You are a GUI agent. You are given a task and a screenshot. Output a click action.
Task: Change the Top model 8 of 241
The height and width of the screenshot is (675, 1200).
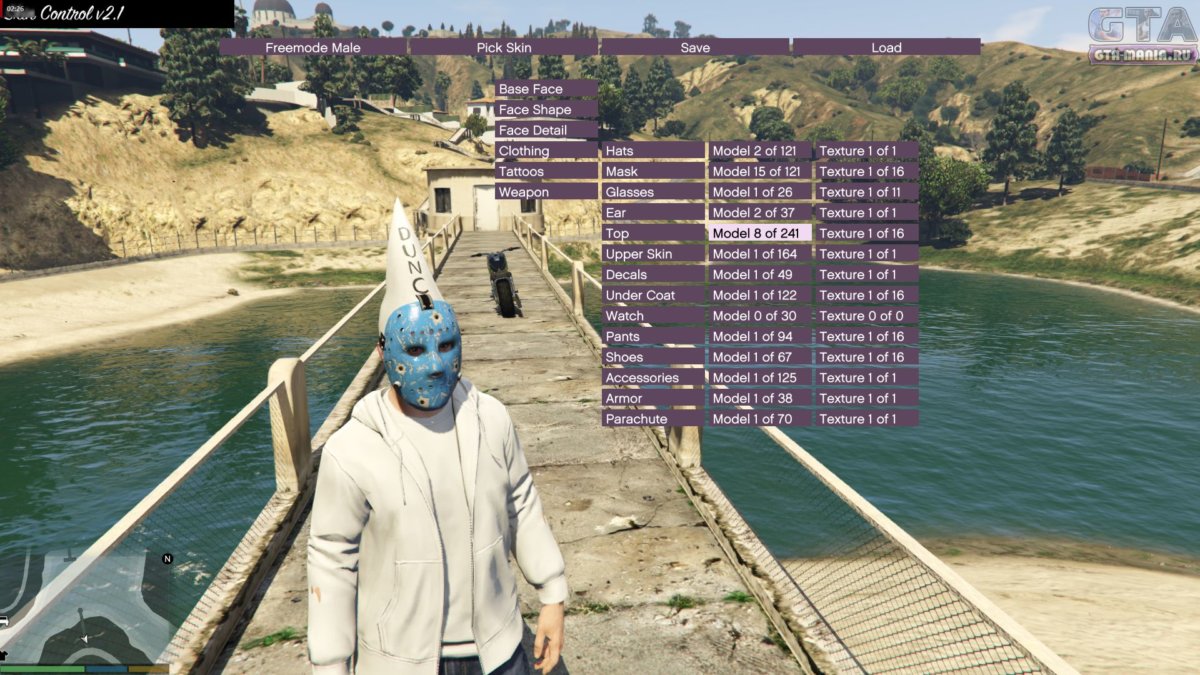(x=760, y=233)
